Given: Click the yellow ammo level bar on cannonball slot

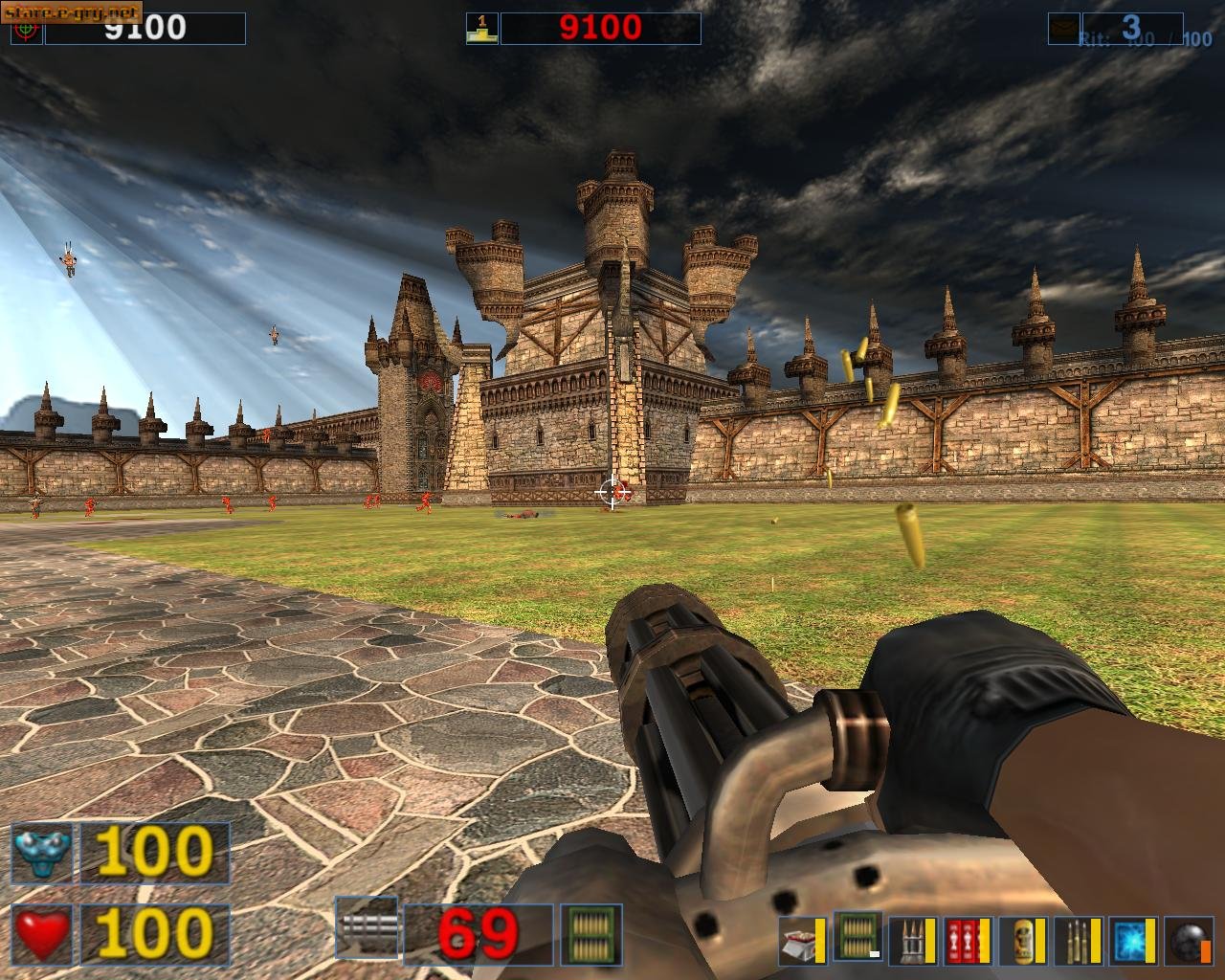Looking at the screenshot, I should point(1205,949).
